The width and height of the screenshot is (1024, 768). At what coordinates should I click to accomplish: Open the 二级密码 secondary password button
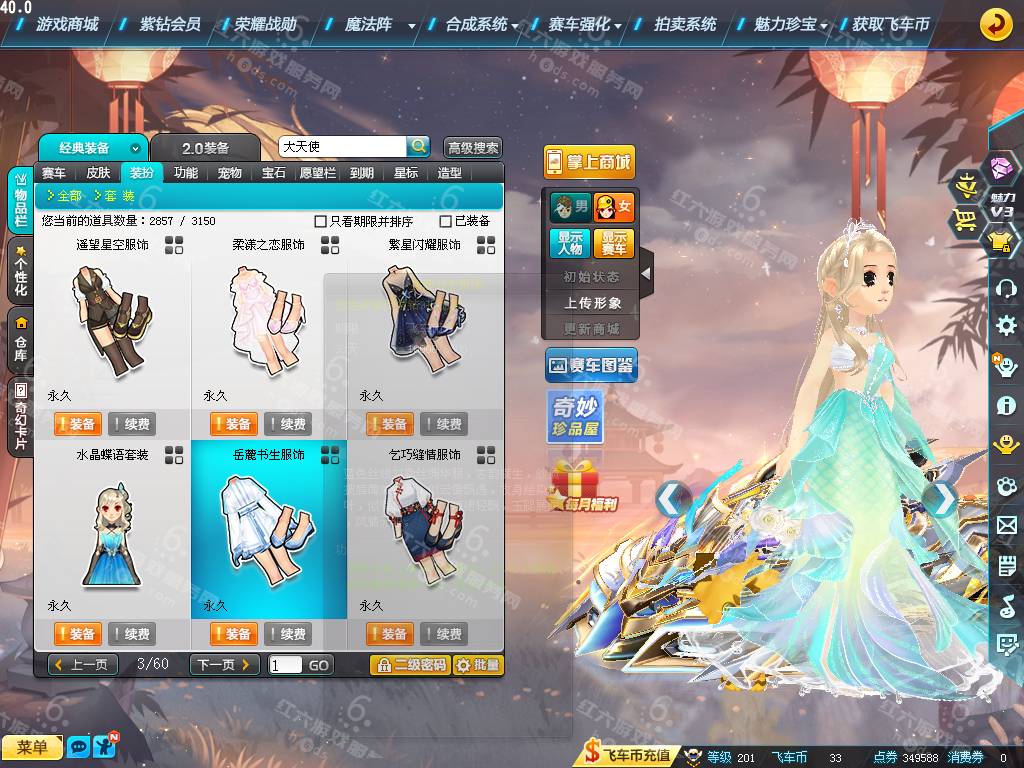[x=410, y=665]
